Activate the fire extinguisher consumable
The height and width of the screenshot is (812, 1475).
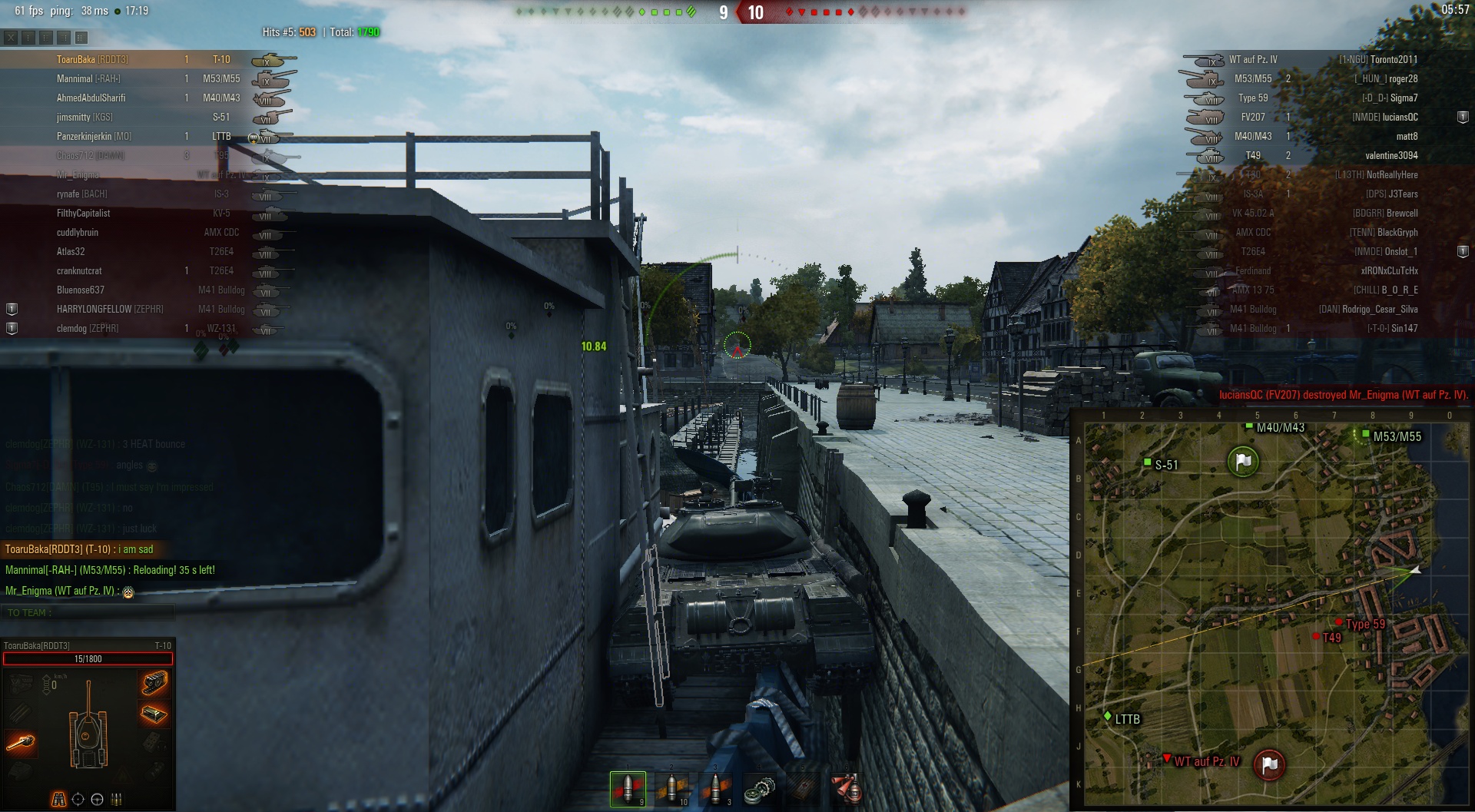click(x=847, y=789)
